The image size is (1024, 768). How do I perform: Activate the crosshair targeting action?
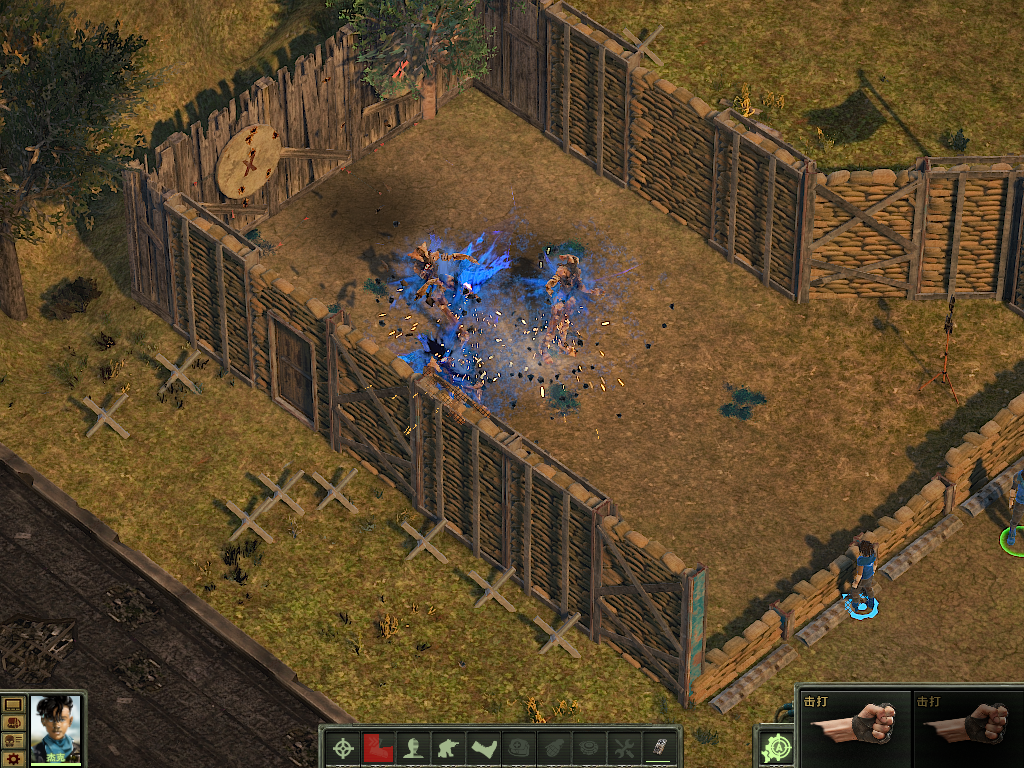(344, 748)
